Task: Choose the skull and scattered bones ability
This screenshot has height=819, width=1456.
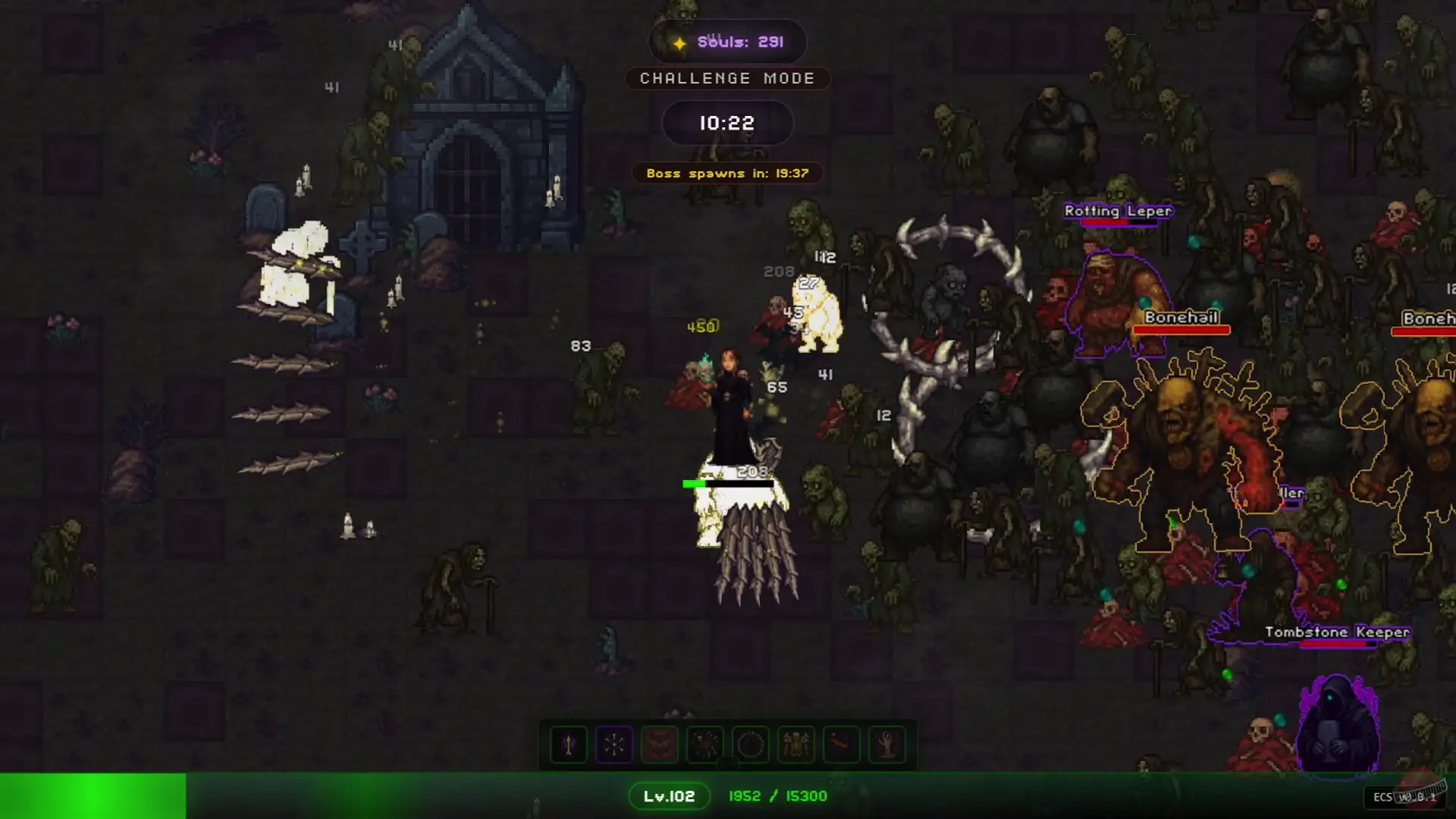Action: click(704, 745)
